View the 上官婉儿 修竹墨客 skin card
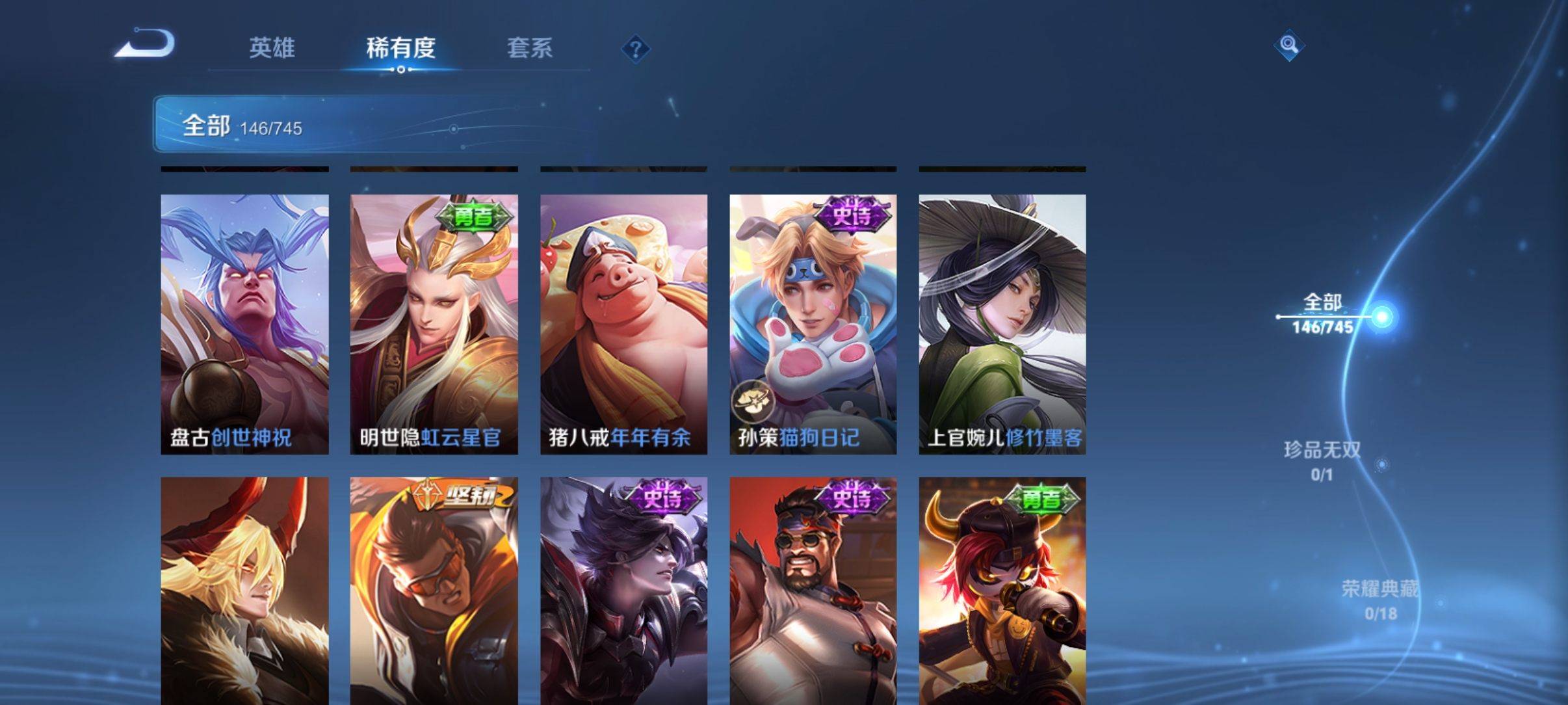1568x705 pixels. (1002, 324)
